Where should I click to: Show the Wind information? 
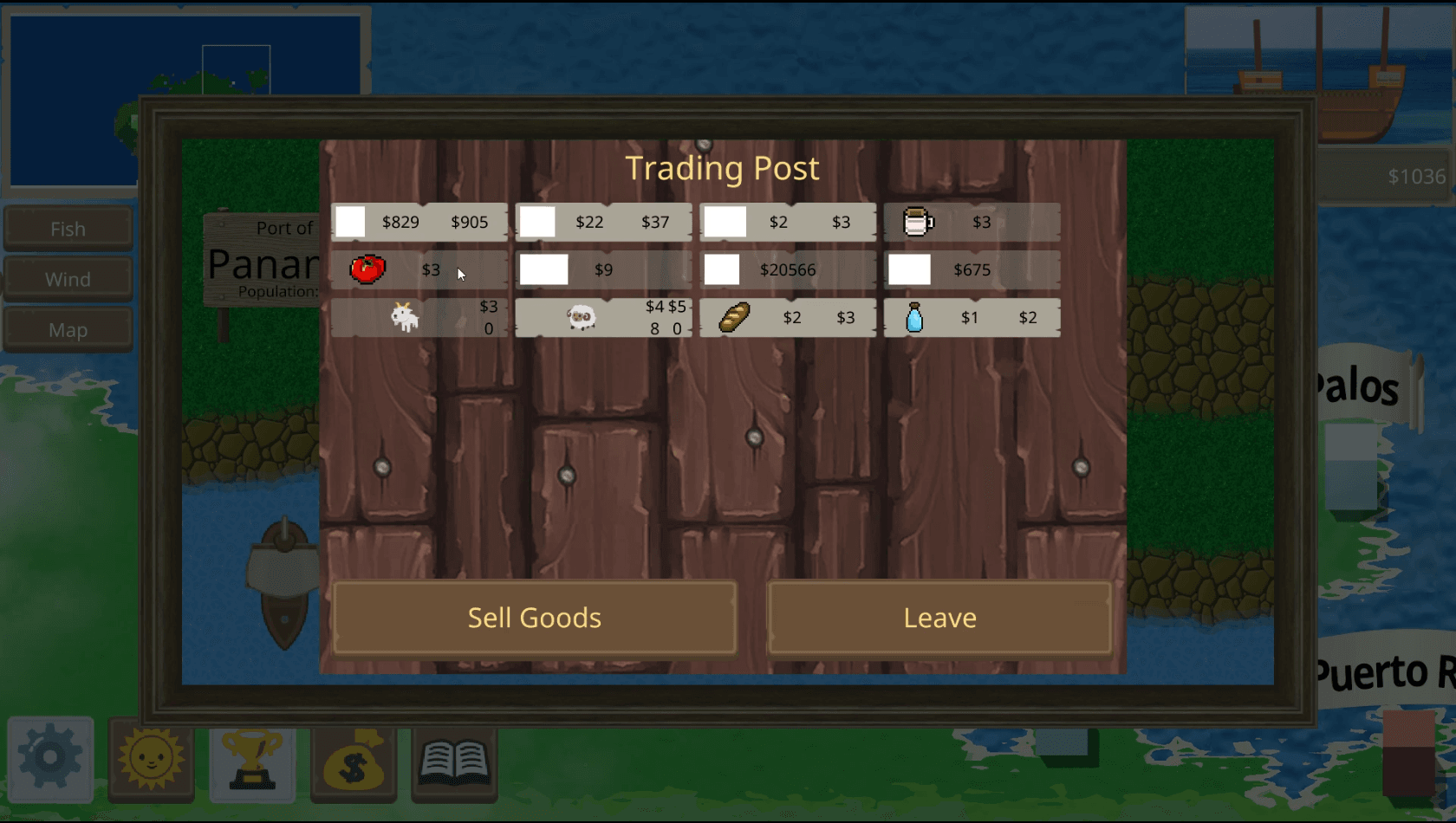(x=68, y=279)
